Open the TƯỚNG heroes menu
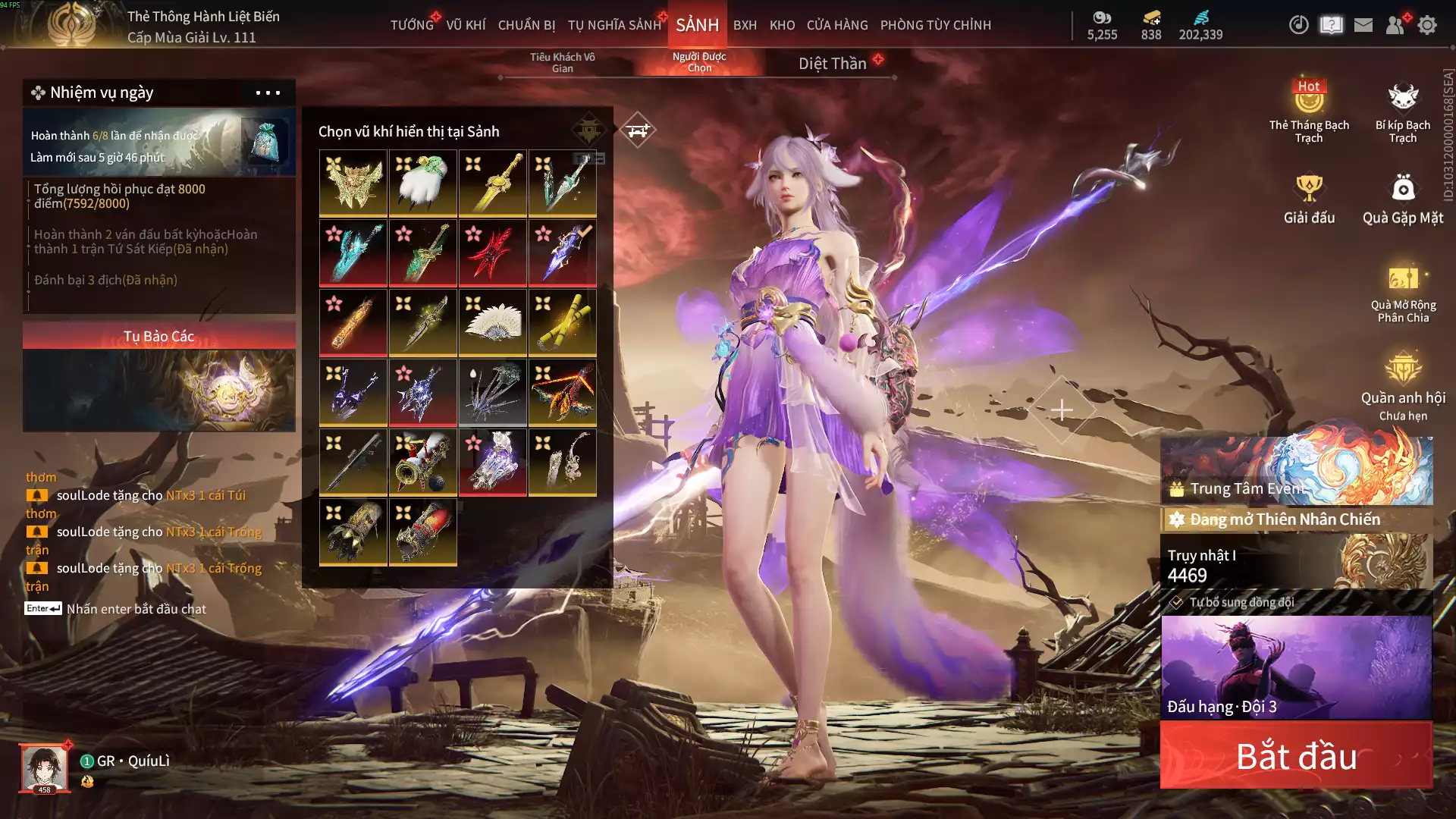This screenshot has height=819, width=1456. [412, 25]
